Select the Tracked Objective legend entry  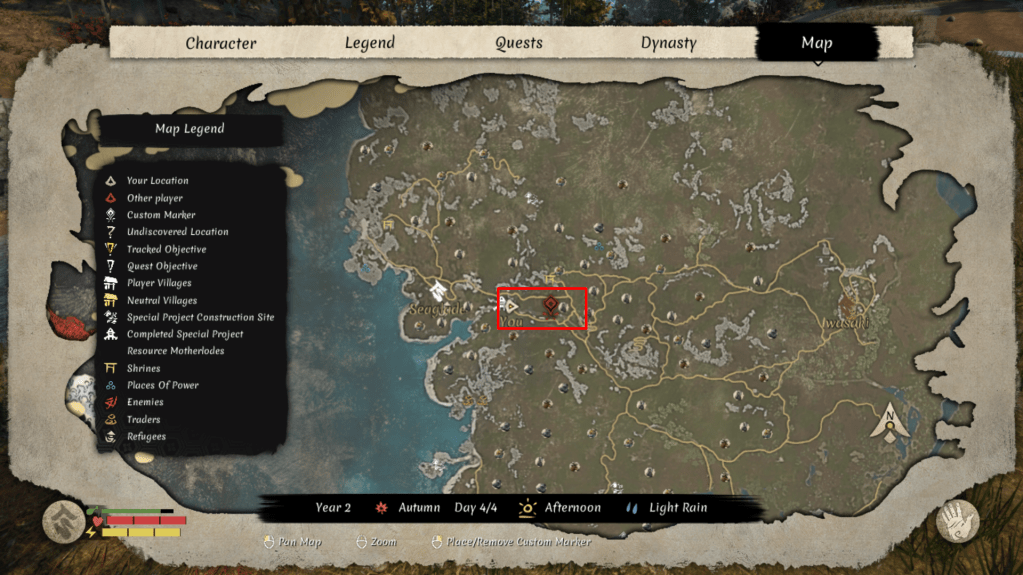pyautogui.click(x=166, y=249)
